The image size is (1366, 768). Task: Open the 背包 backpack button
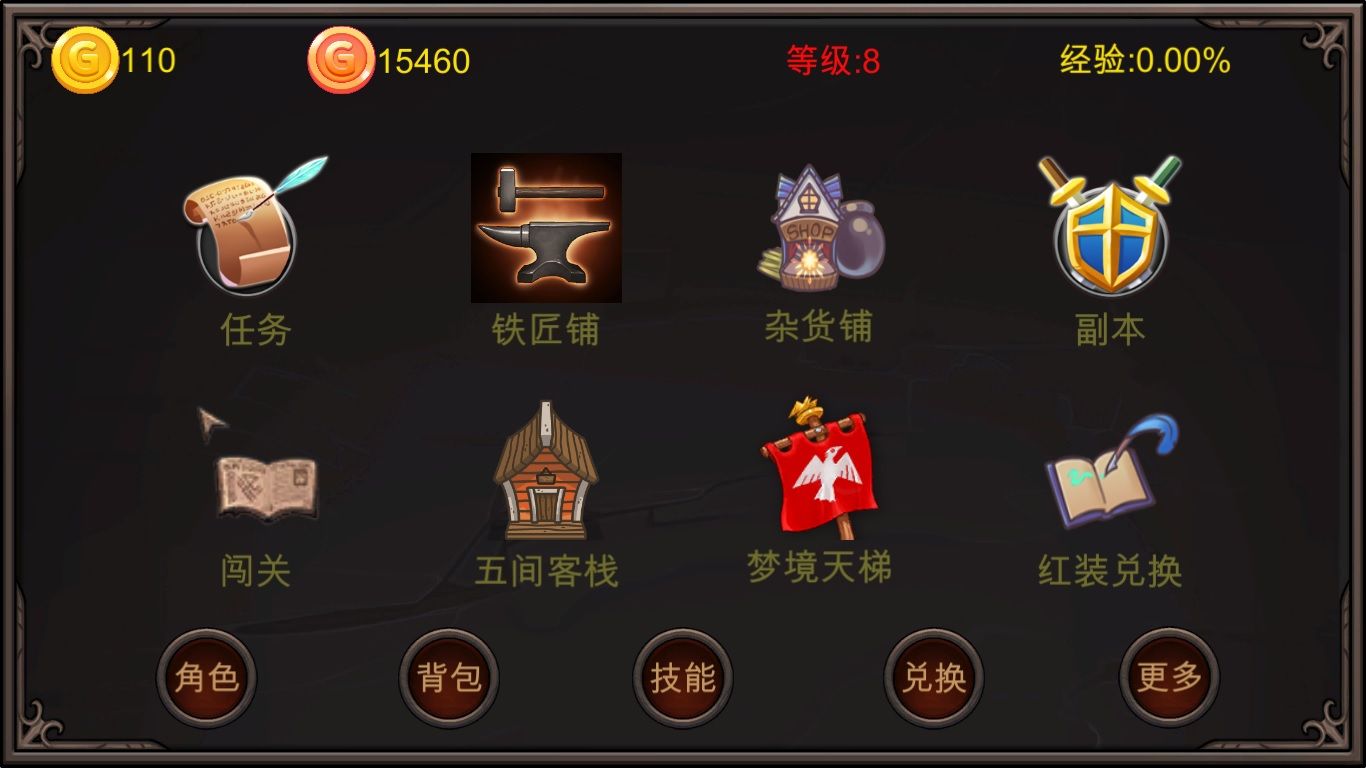(448, 678)
